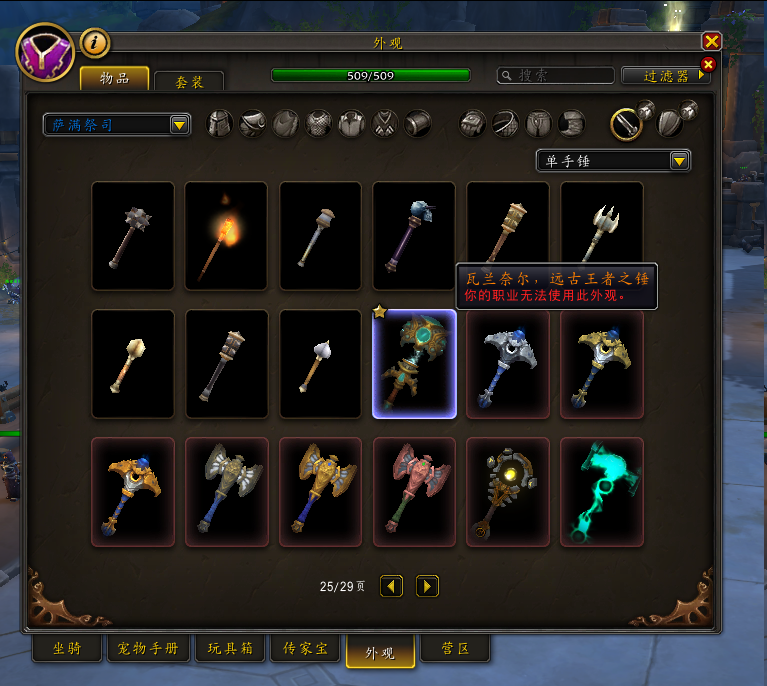Open the 单手锤 weapon type dropdown
Image resolution: width=767 pixels, height=686 pixels.
pyautogui.click(x=613, y=160)
